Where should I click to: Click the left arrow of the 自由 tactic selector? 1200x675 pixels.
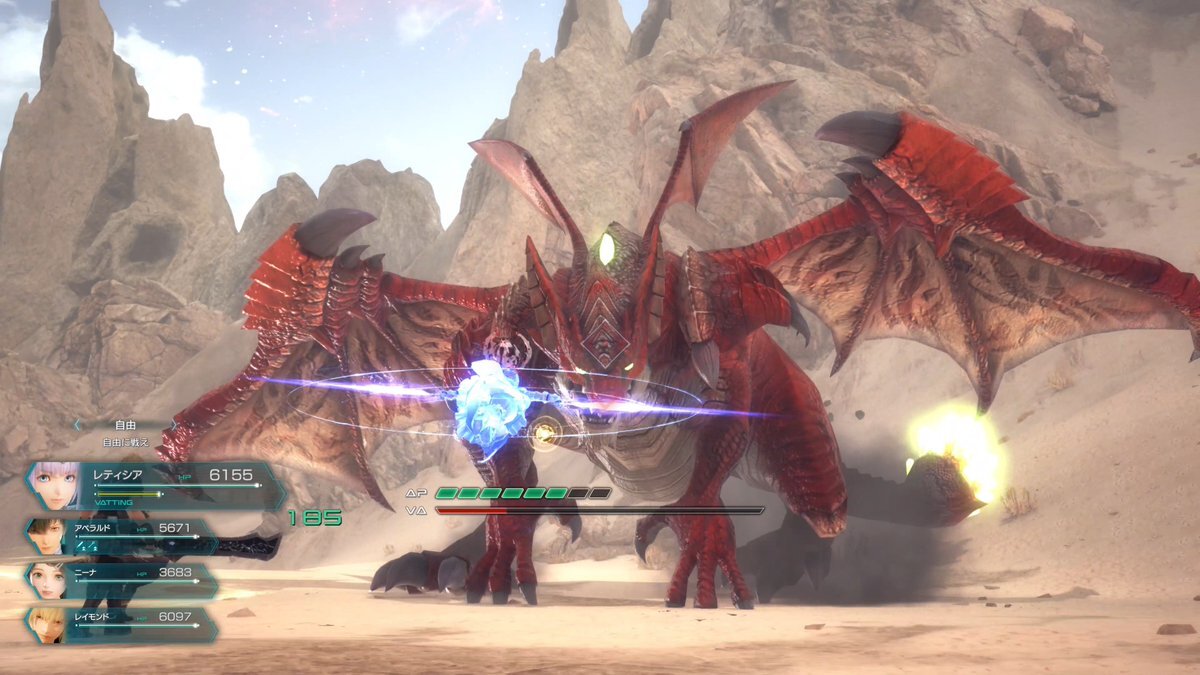[x=76, y=425]
